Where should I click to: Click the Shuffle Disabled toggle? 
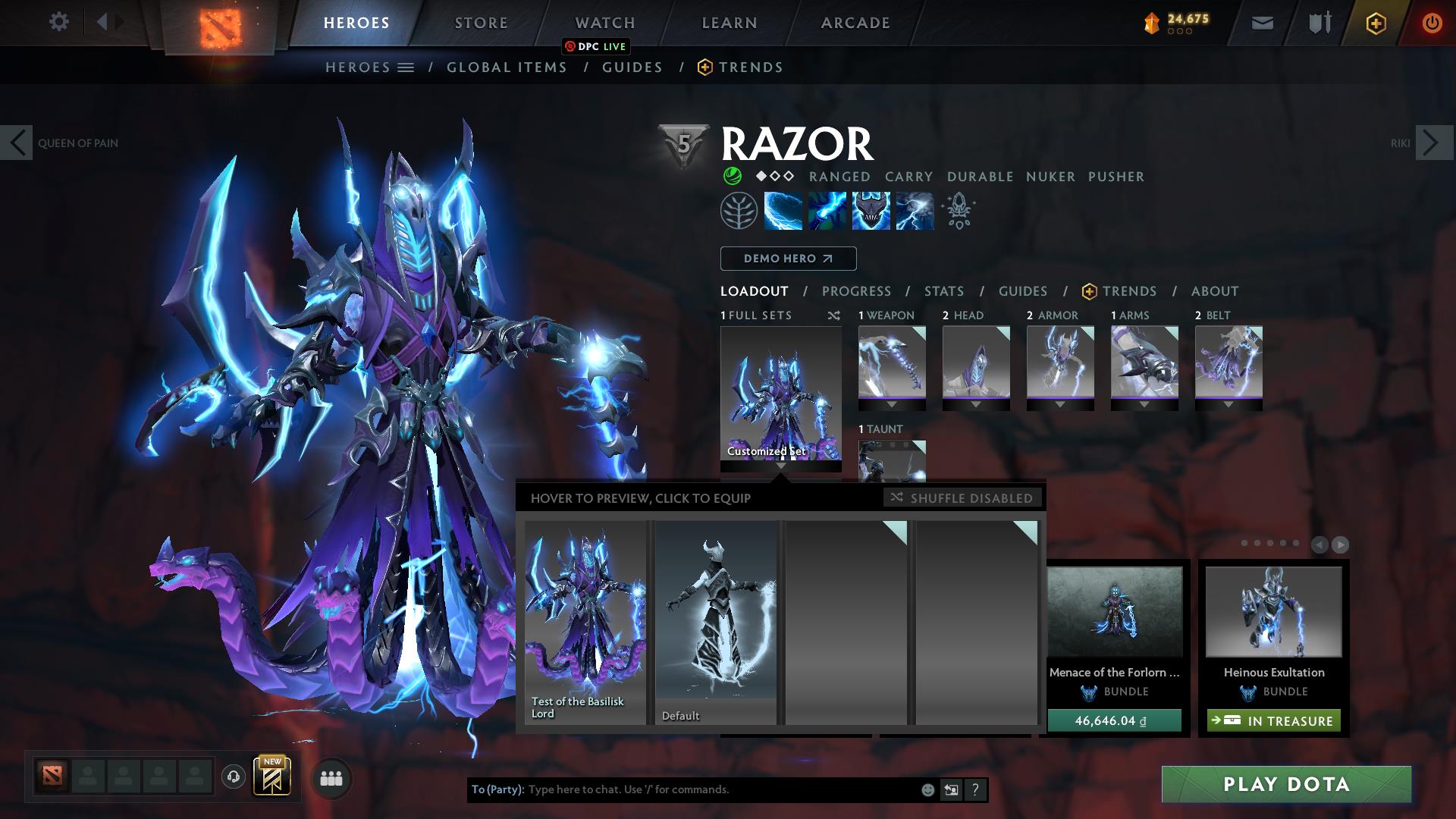coord(962,498)
